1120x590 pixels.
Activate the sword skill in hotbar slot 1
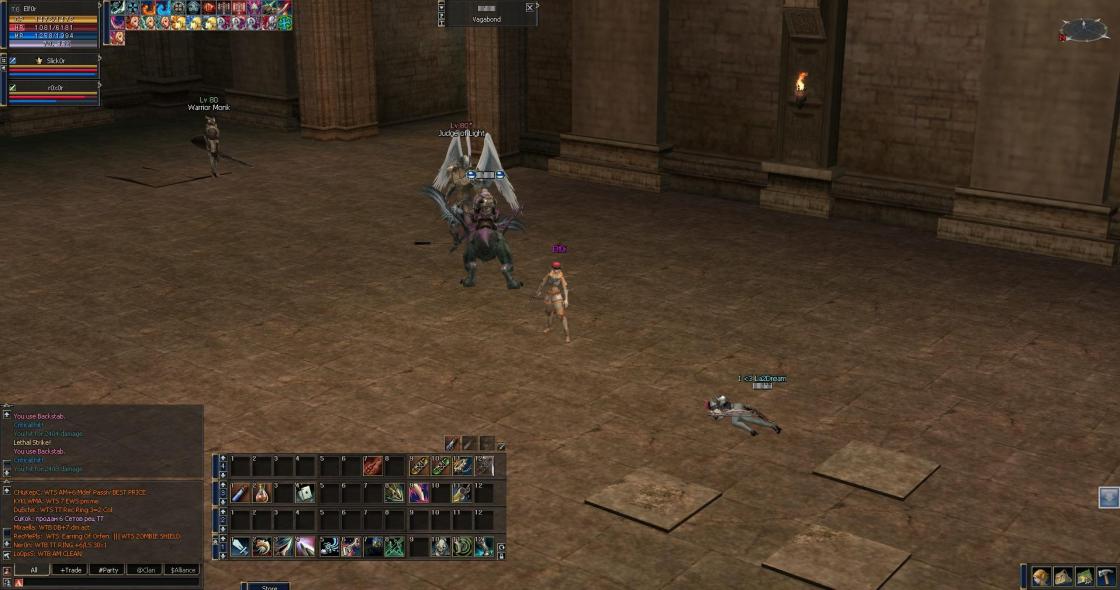(240, 546)
